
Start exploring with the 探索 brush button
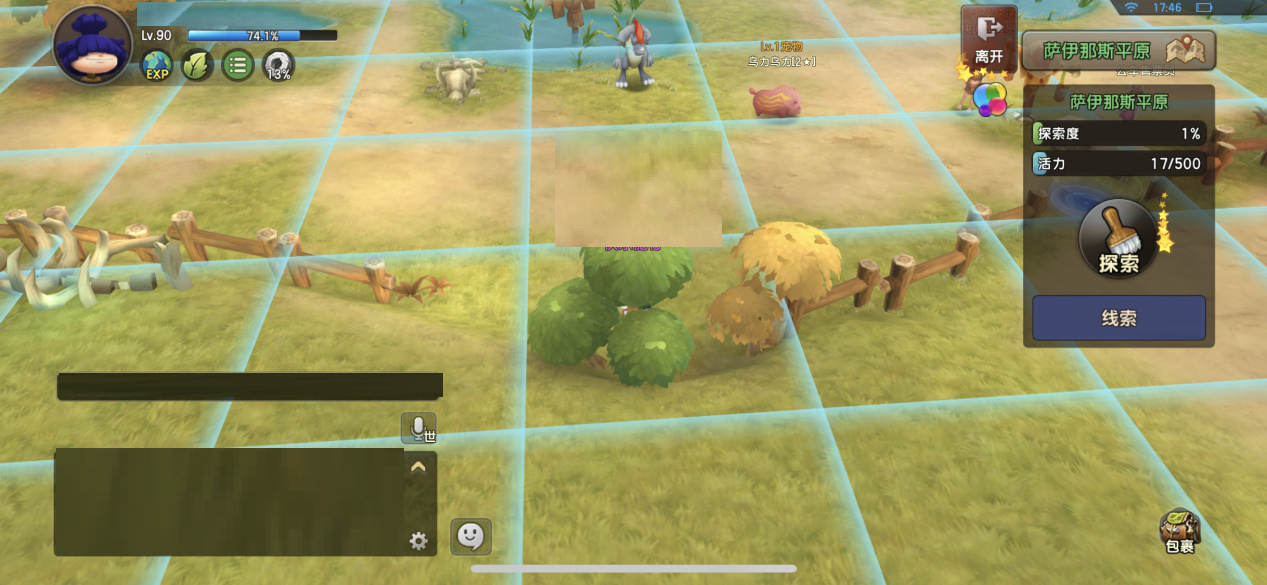tap(1118, 240)
